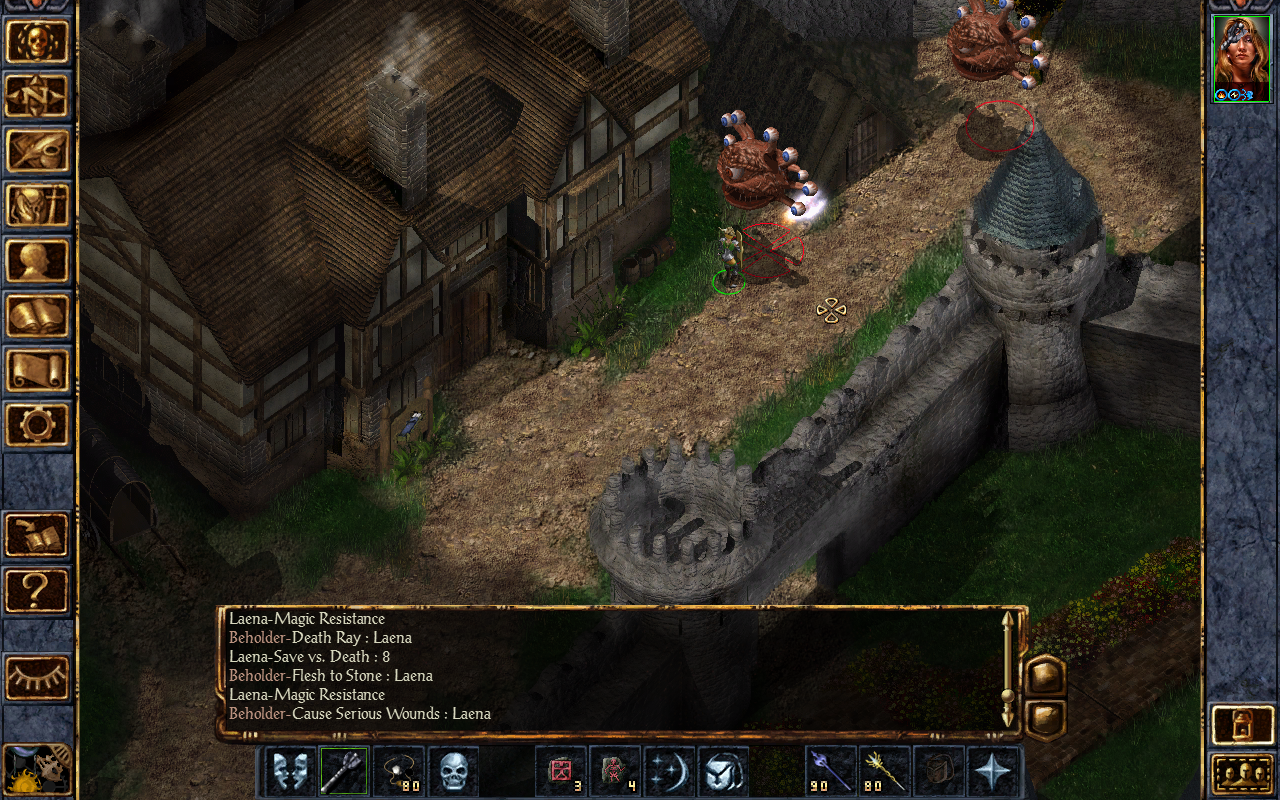Toggle the lantern button on the right sidebar
Image resolution: width=1280 pixels, height=800 pixels.
pos(1241,725)
